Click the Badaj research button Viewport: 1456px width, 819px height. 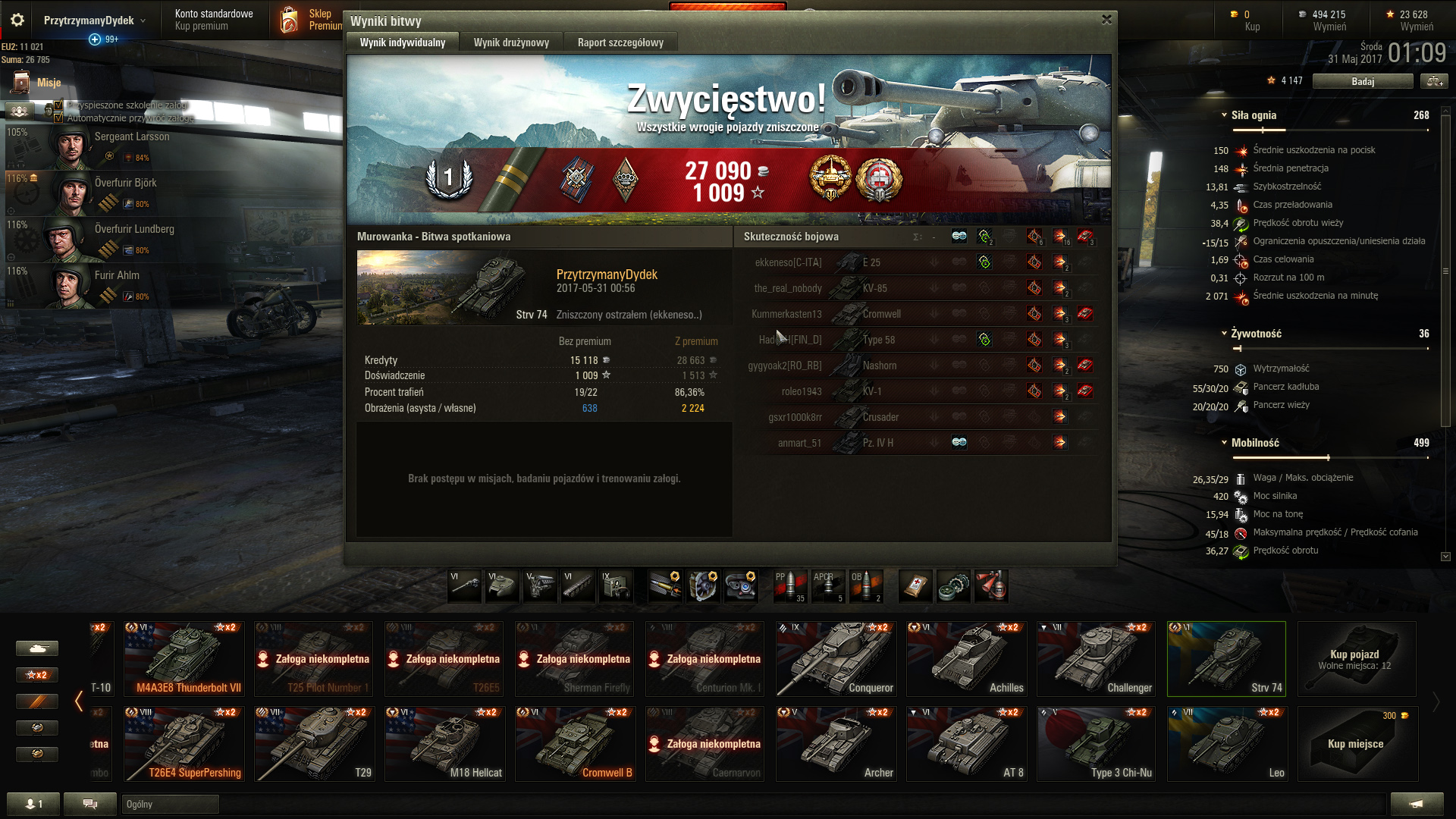click(x=1362, y=81)
